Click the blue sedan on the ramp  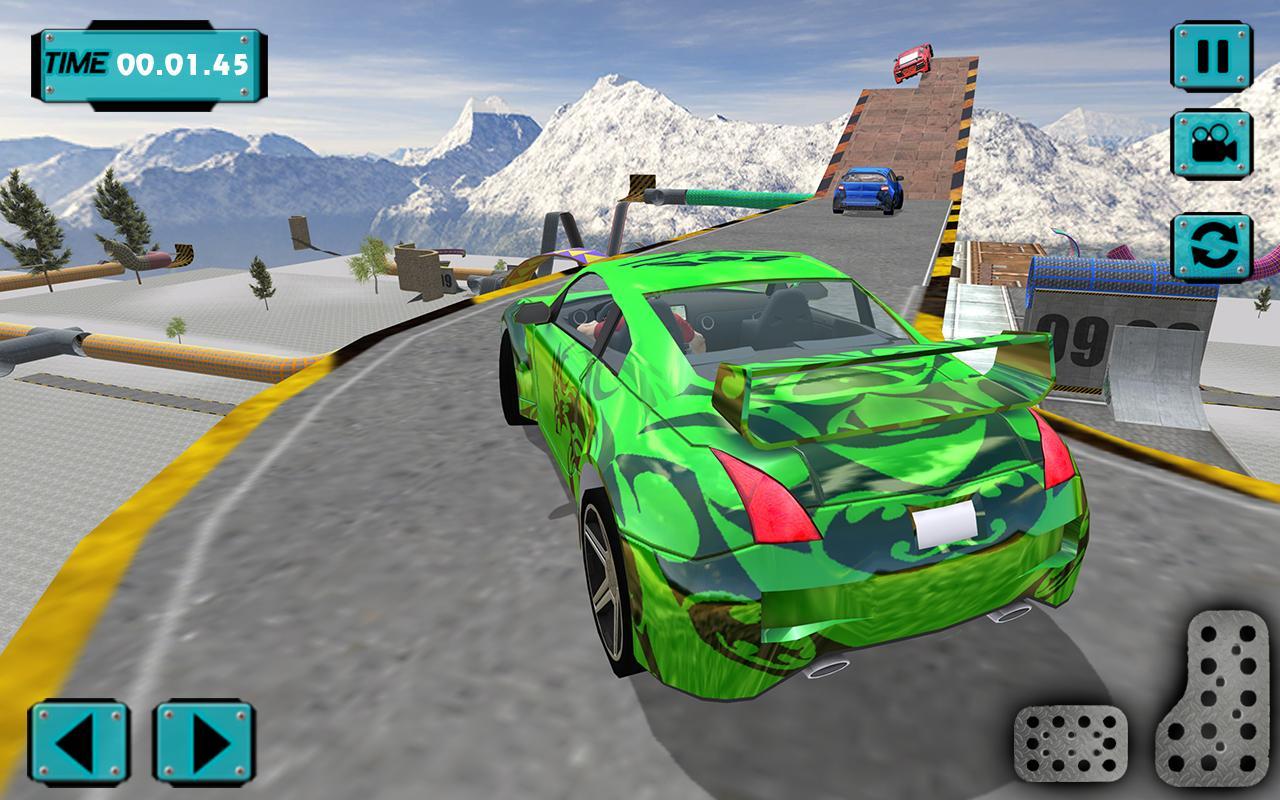pos(869,192)
